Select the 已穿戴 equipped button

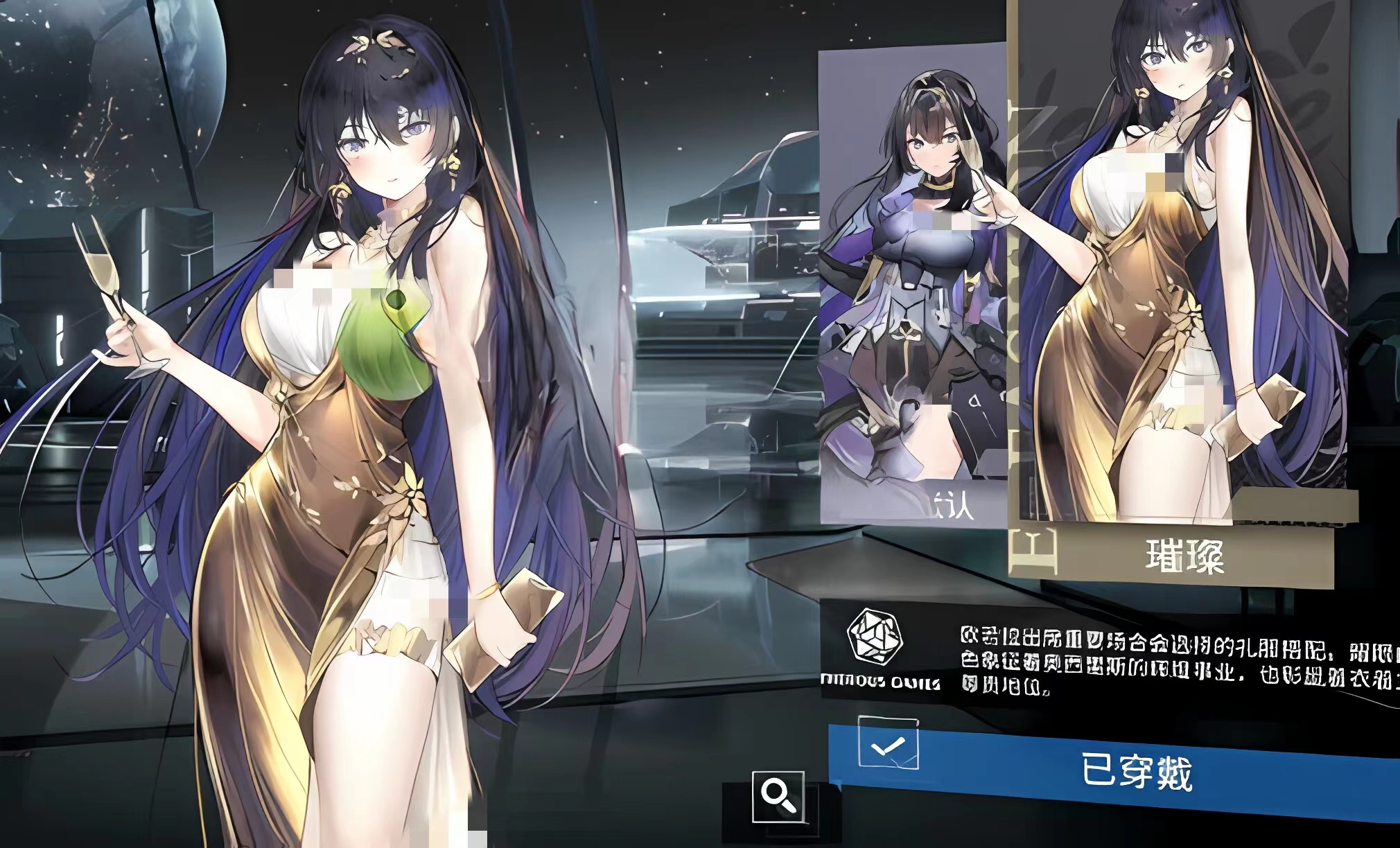[x=1137, y=772]
